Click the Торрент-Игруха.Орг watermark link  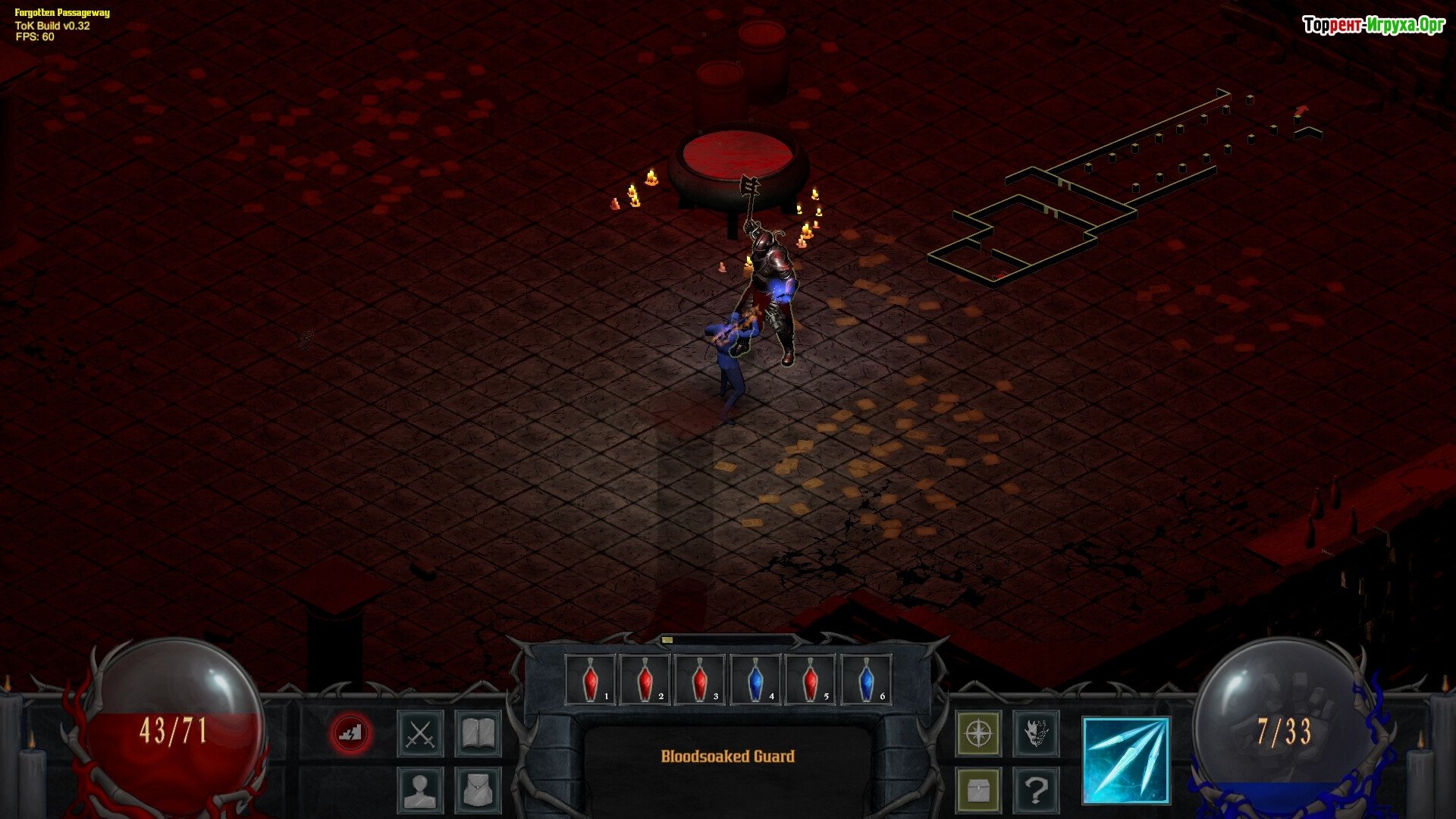pos(1373,26)
